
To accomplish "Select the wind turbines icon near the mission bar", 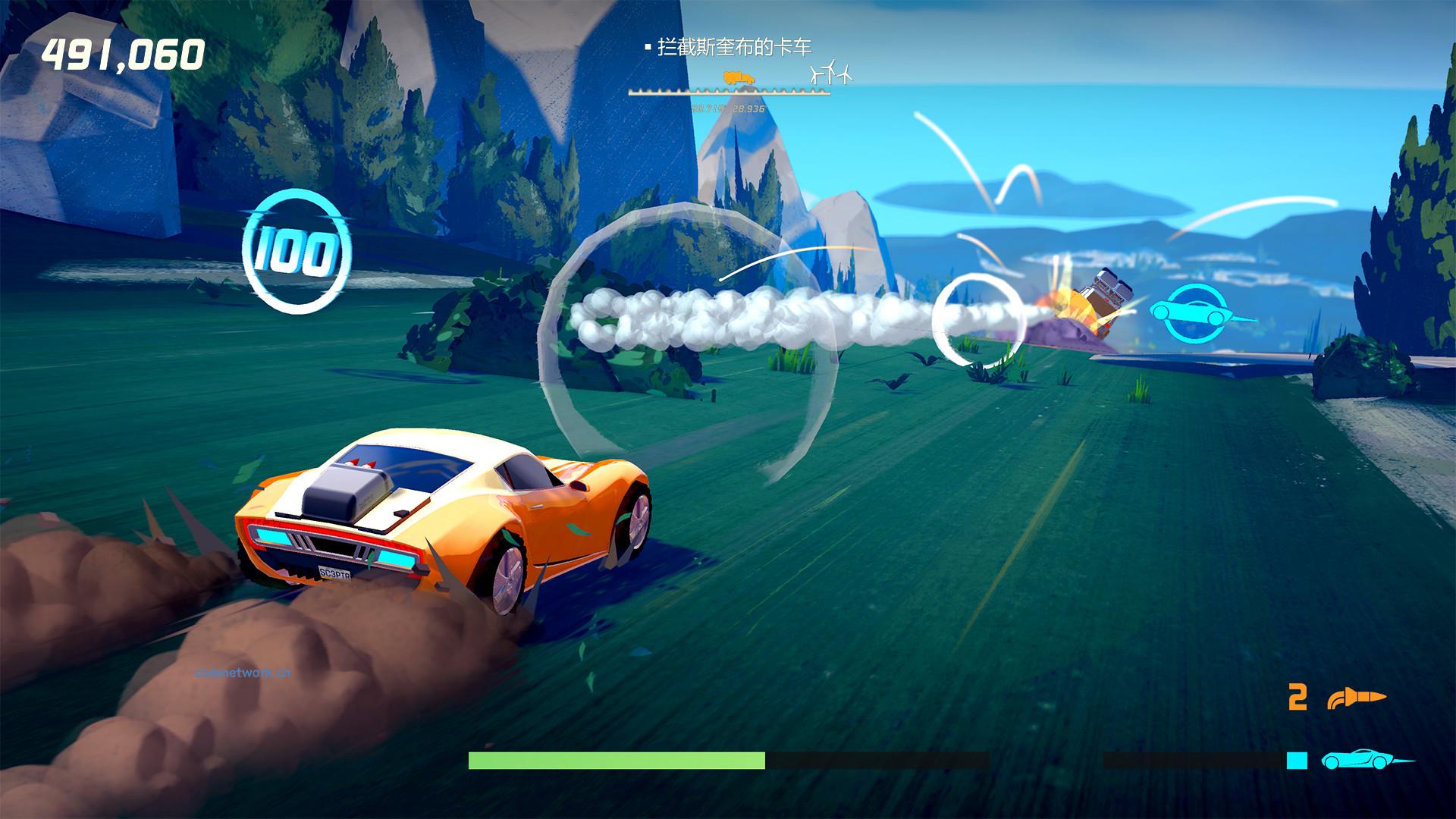I will pos(829,74).
